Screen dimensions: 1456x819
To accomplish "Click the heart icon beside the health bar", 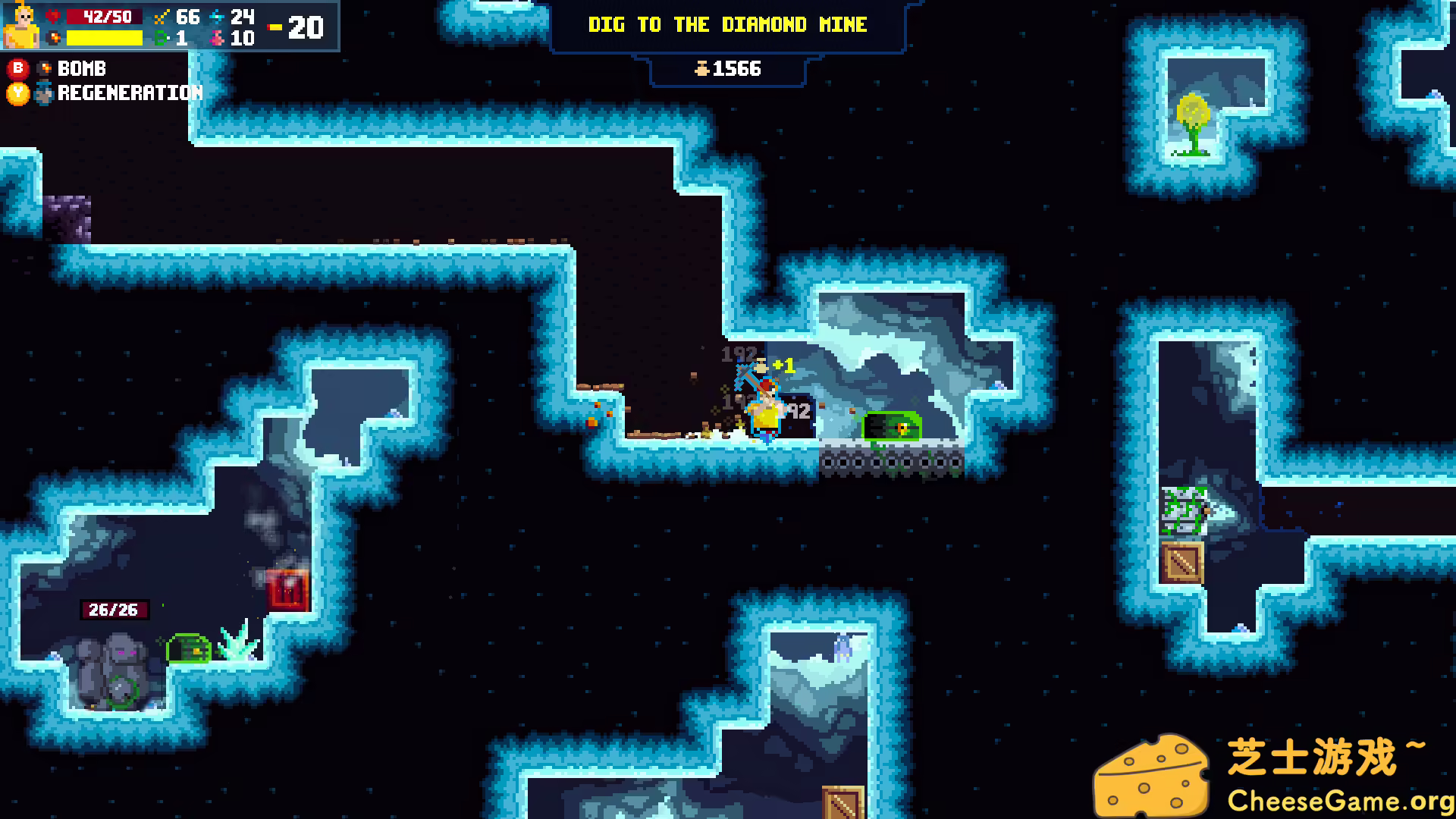I will [53, 17].
